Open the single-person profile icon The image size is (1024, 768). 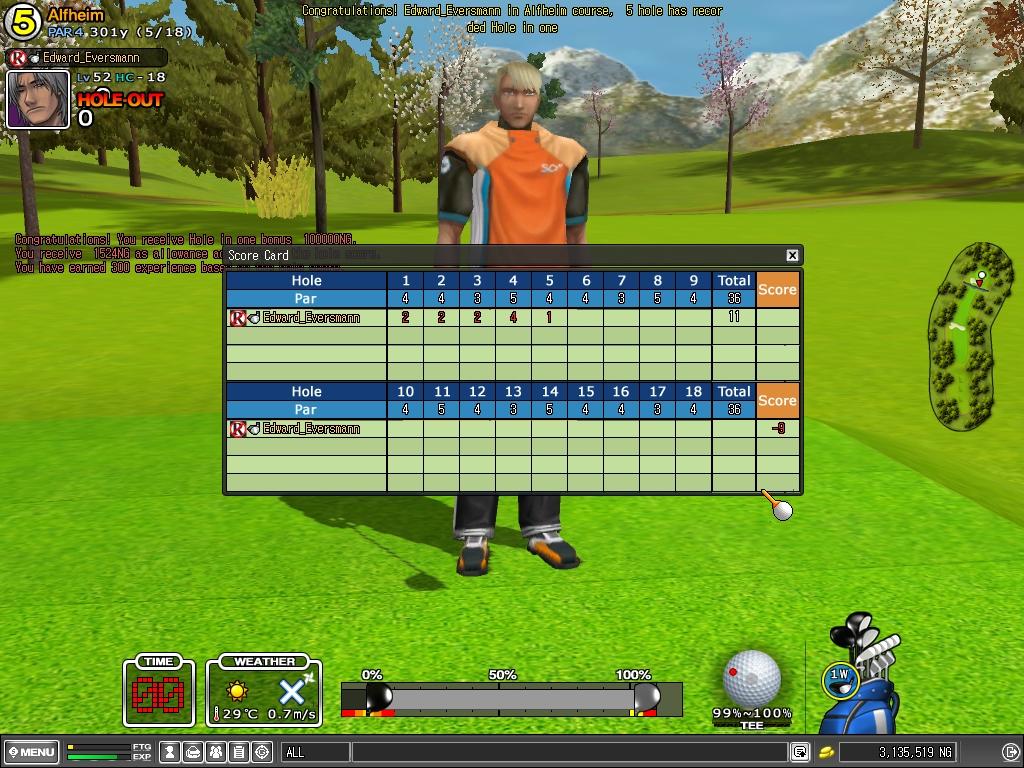pyautogui.click(x=171, y=752)
